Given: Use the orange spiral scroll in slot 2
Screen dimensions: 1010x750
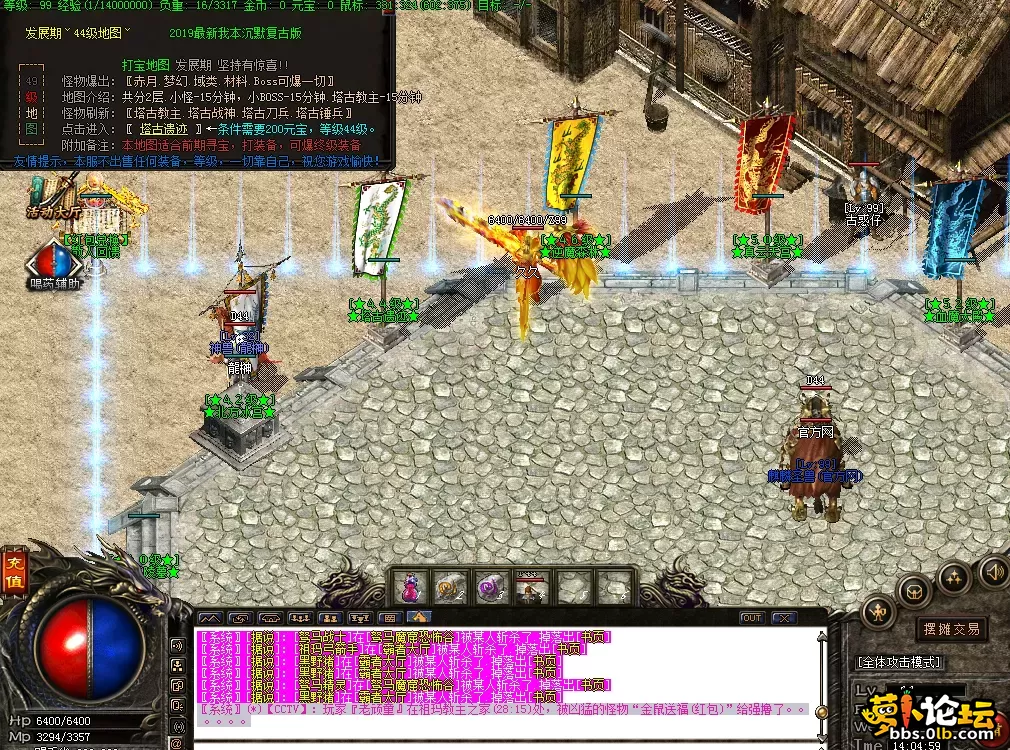Looking at the screenshot, I should 450,588.
